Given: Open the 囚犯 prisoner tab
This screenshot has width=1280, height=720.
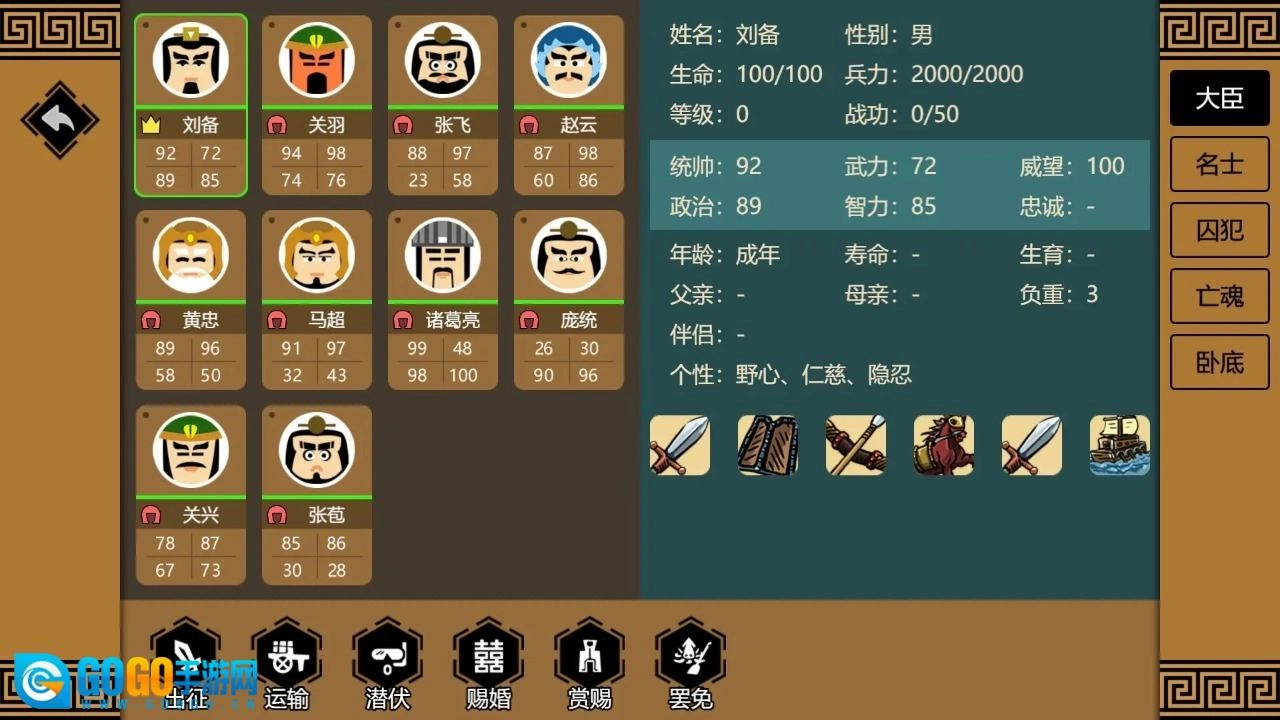Looking at the screenshot, I should (1219, 230).
